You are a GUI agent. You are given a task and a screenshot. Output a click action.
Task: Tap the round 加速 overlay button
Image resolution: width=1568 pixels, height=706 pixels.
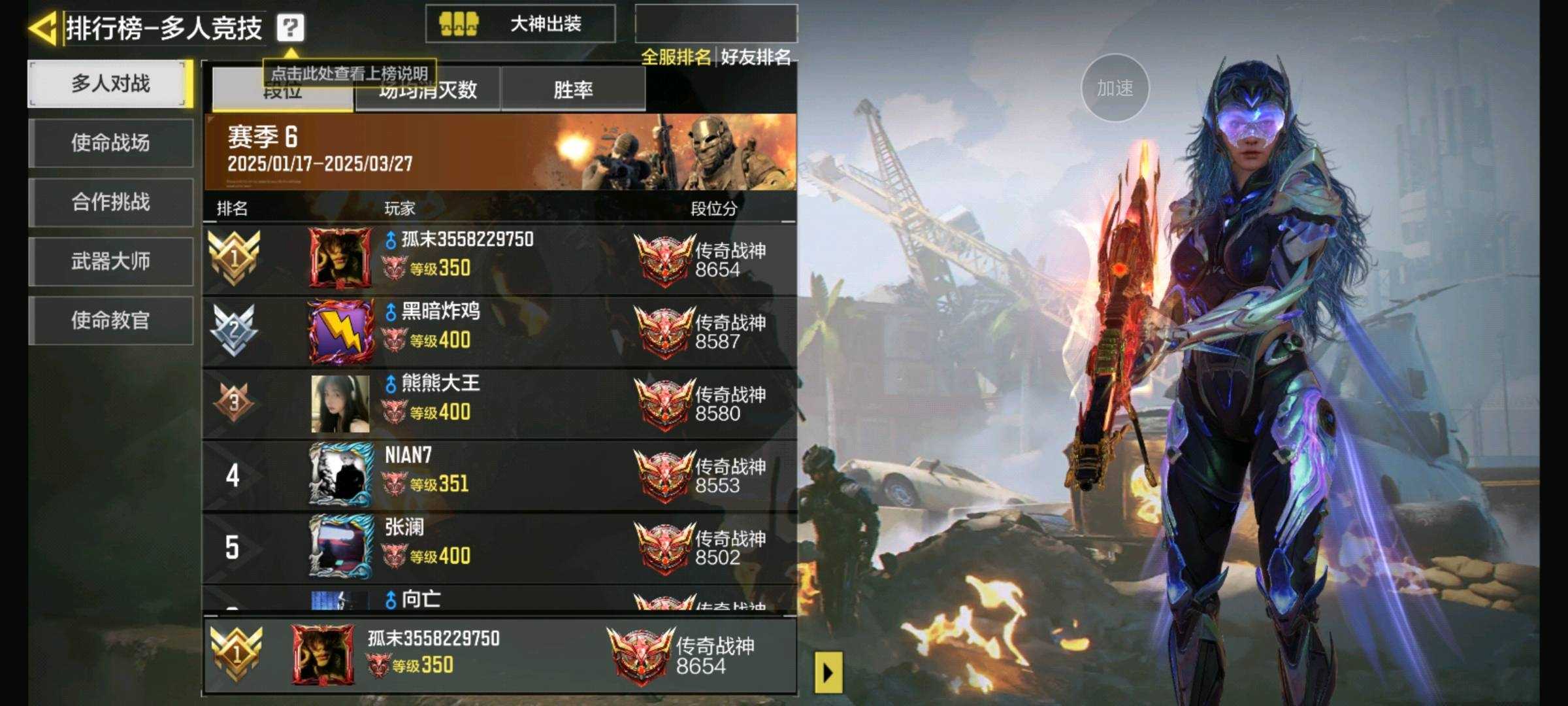(1115, 88)
